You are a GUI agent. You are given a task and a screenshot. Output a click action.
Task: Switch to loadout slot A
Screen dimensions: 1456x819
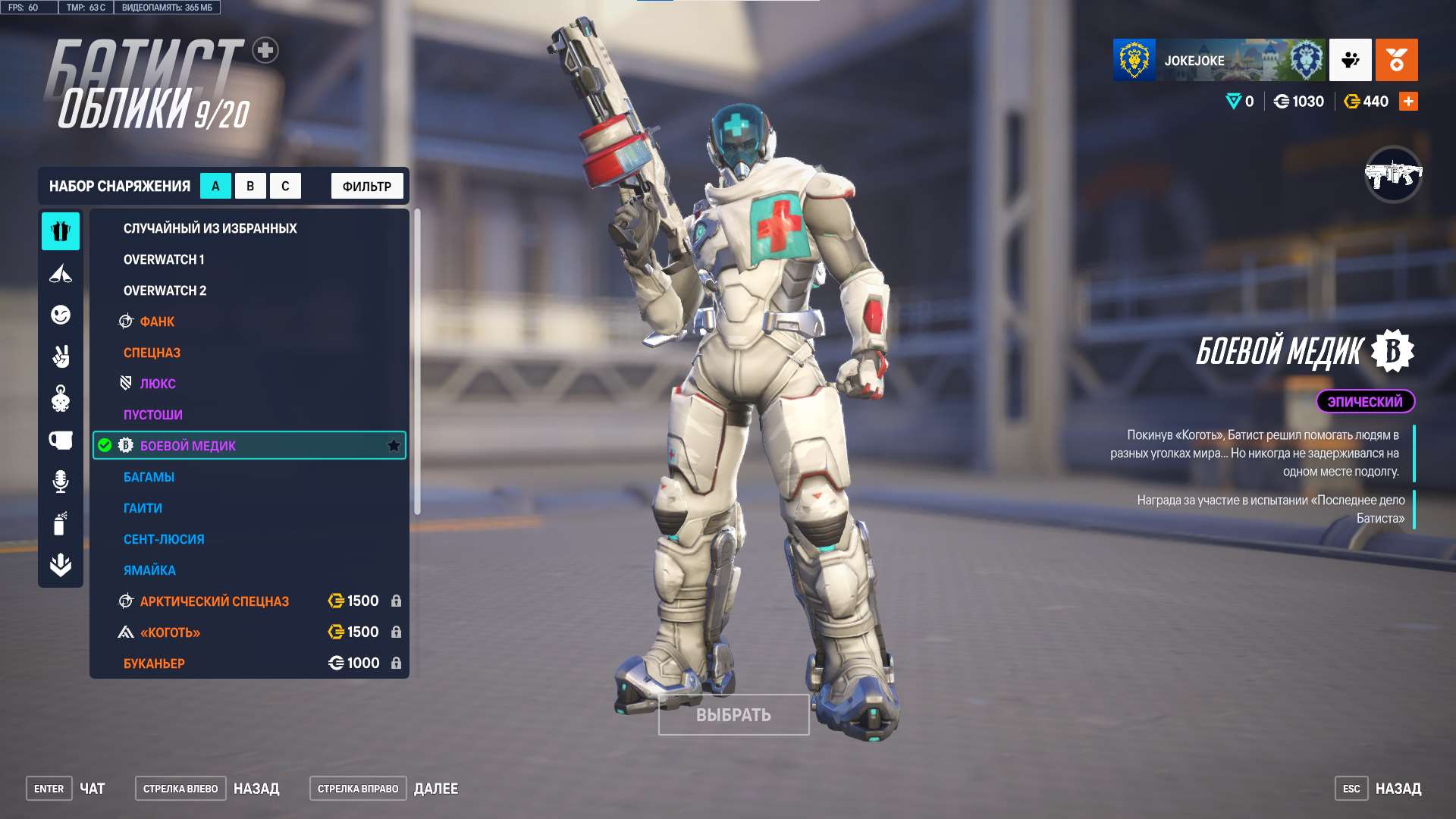point(215,185)
